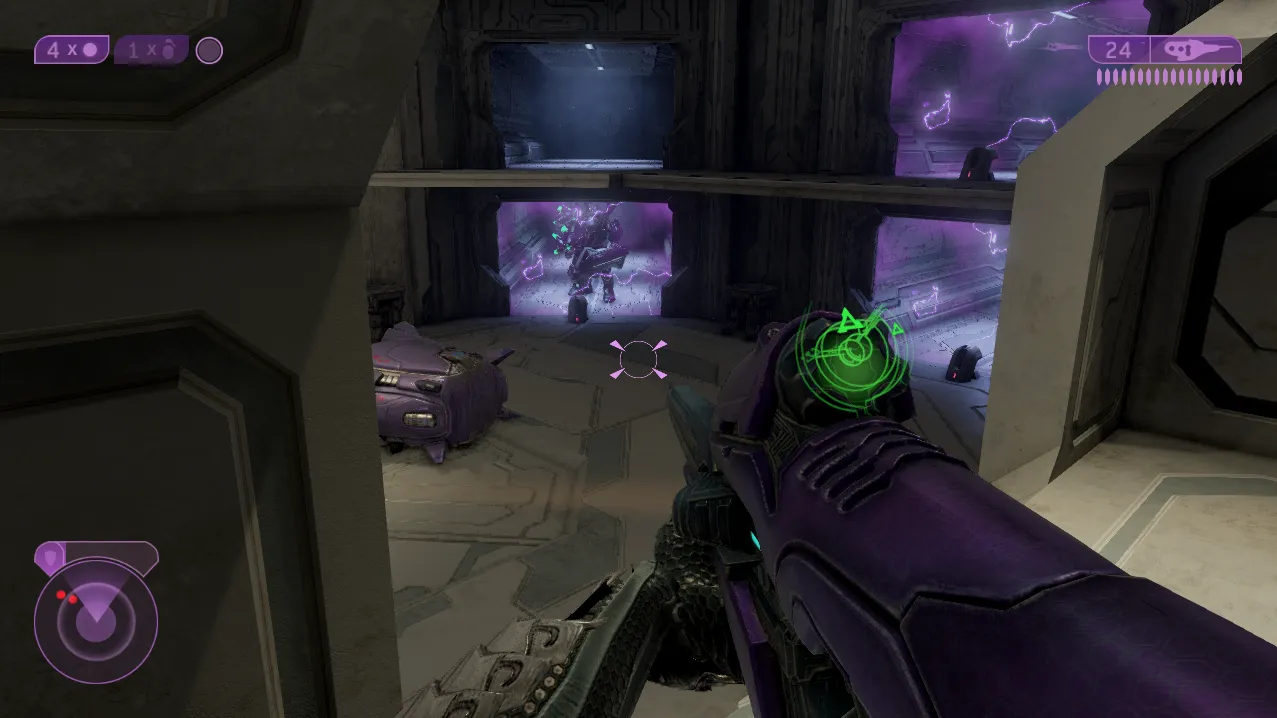Click the Covenant Carbine weapon icon

pos(1196,50)
